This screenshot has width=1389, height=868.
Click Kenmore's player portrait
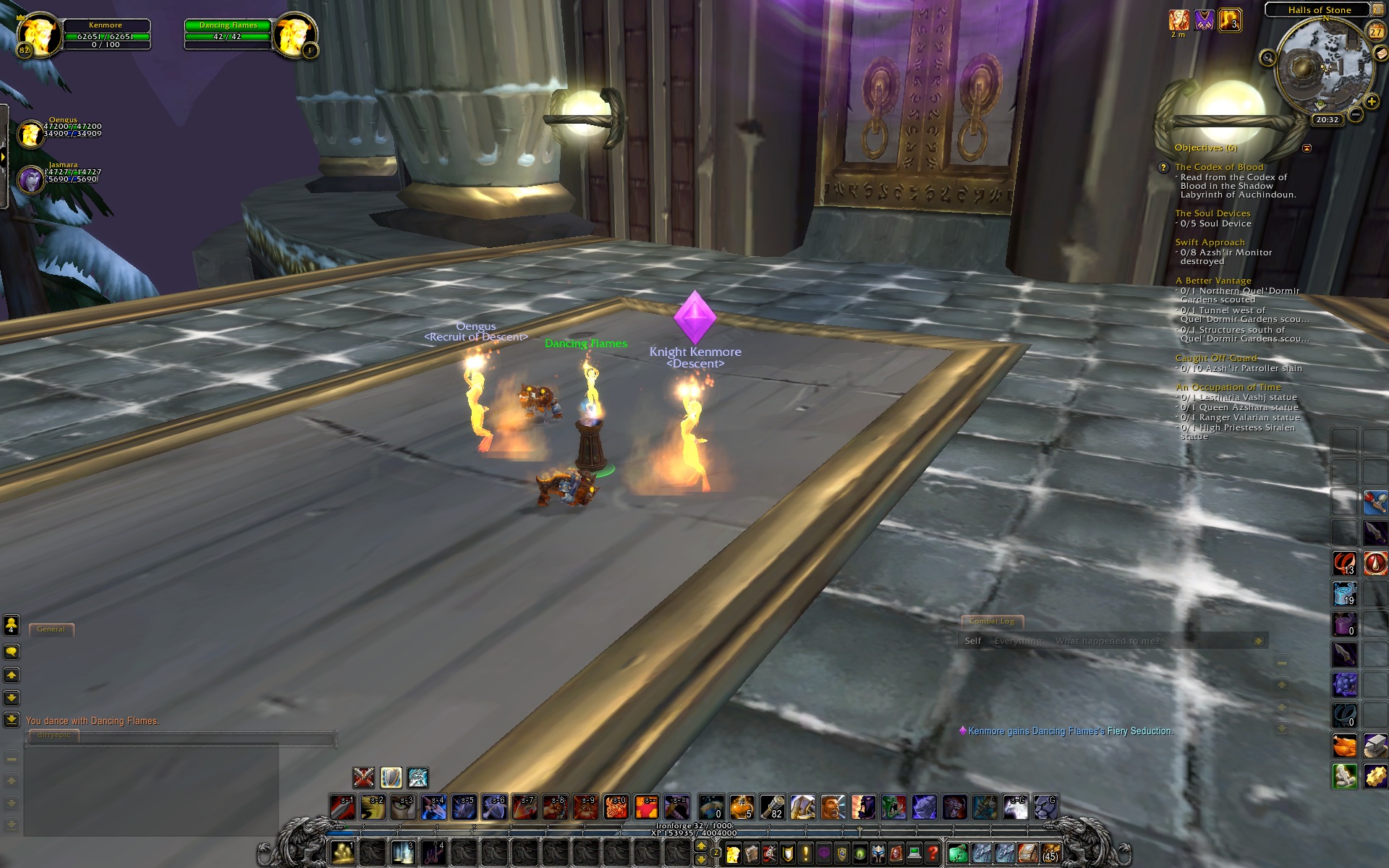pos(38,33)
